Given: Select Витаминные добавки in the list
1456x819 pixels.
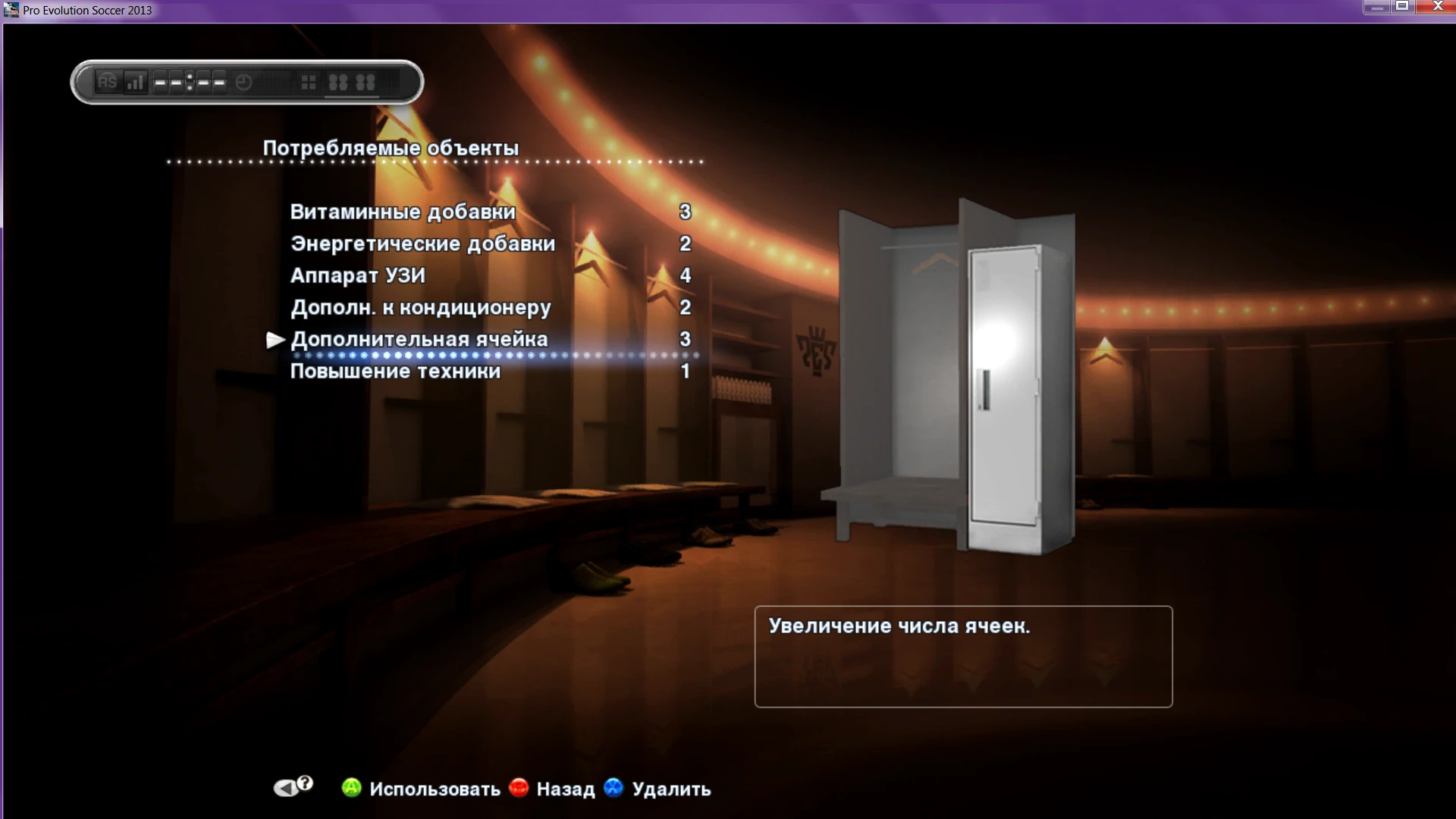Looking at the screenshot, I should (x=403, y=212).
